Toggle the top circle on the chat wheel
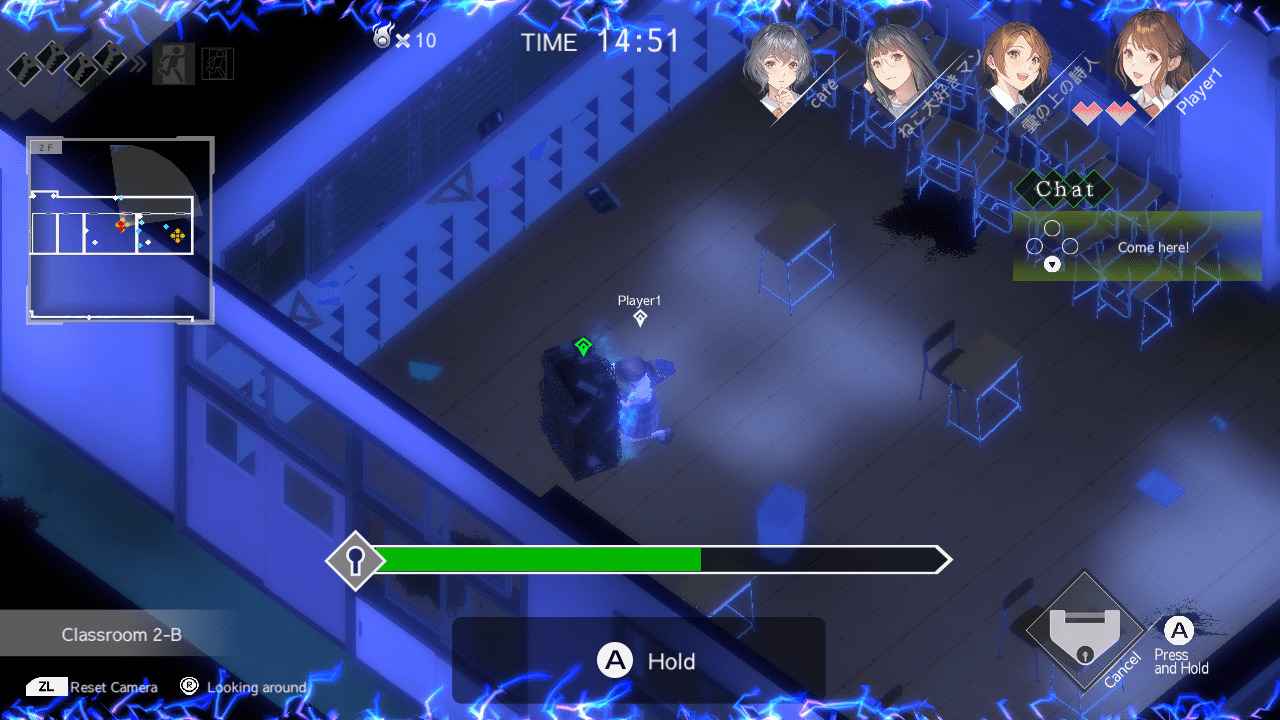Viewport: 1280px width, 720px height. [1052, 229]
